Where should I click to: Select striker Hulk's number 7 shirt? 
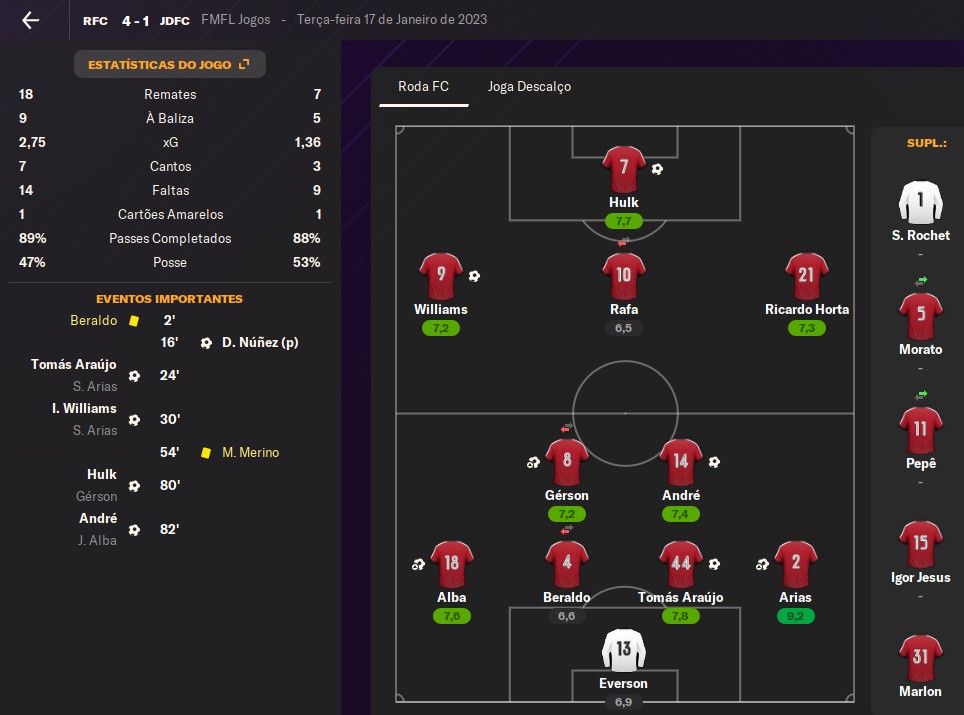[x=624, y=168]
